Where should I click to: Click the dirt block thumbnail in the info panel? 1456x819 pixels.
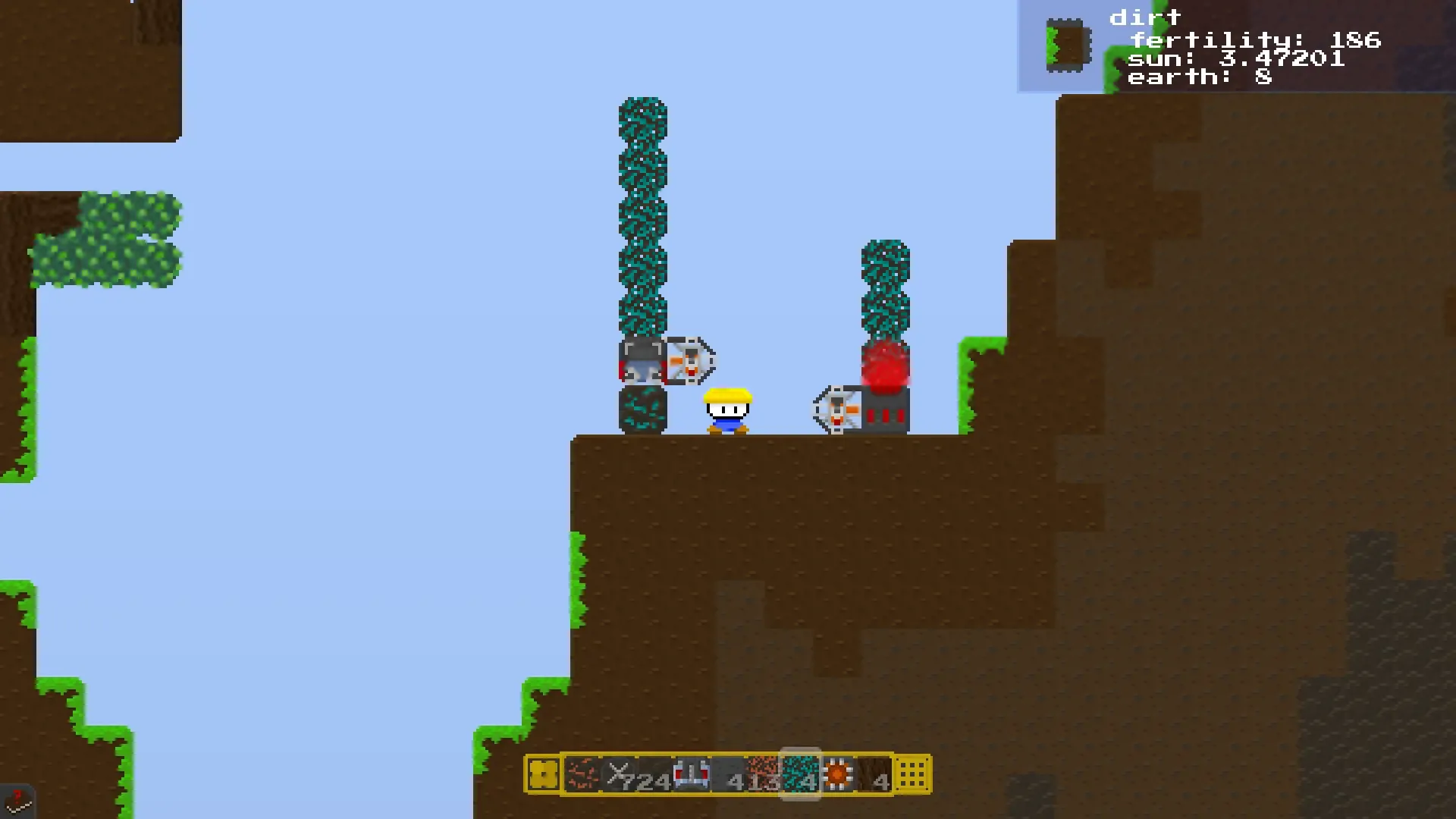pos(1067,43)
